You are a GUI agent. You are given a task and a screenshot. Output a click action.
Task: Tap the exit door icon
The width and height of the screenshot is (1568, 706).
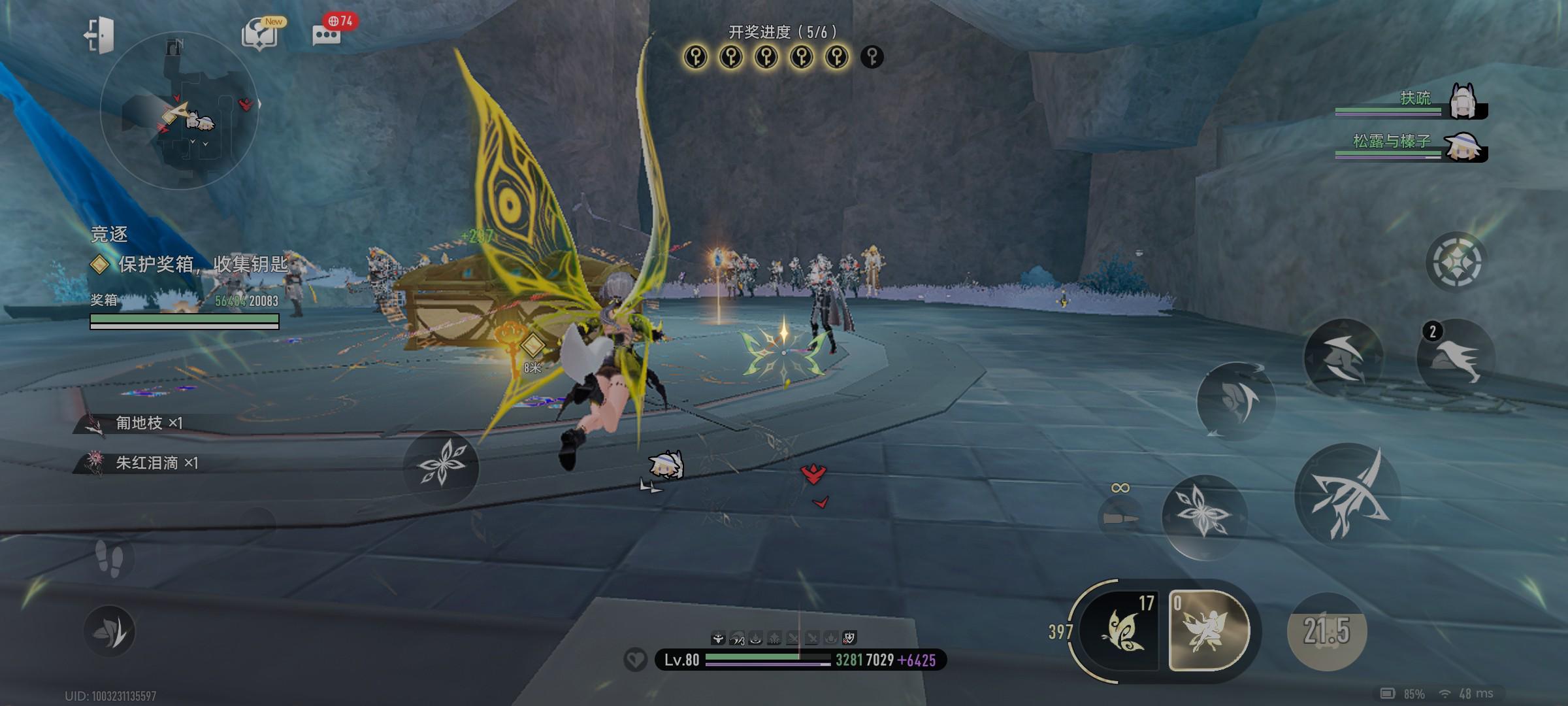(x=99, y=34)
